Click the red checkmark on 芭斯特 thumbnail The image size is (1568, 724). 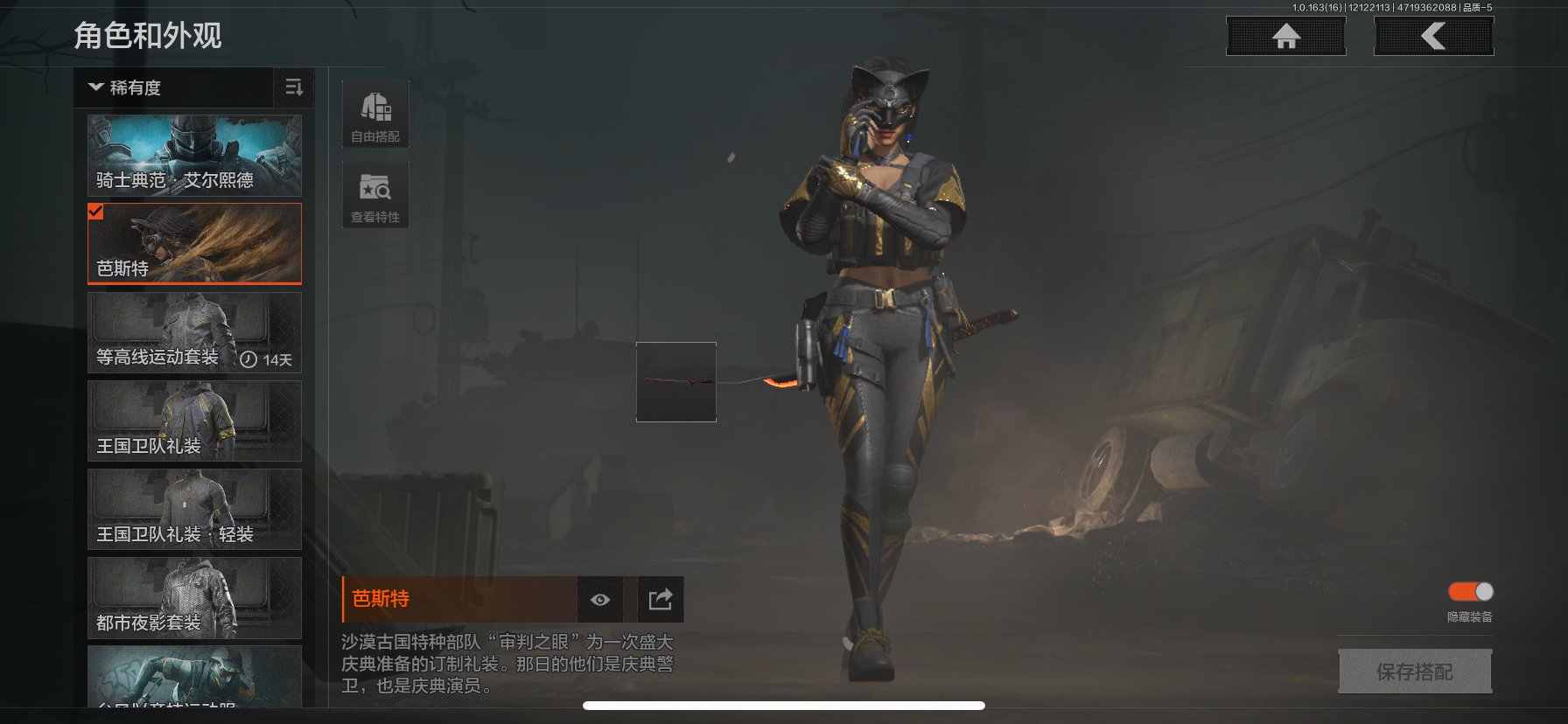tap(97, 211)
